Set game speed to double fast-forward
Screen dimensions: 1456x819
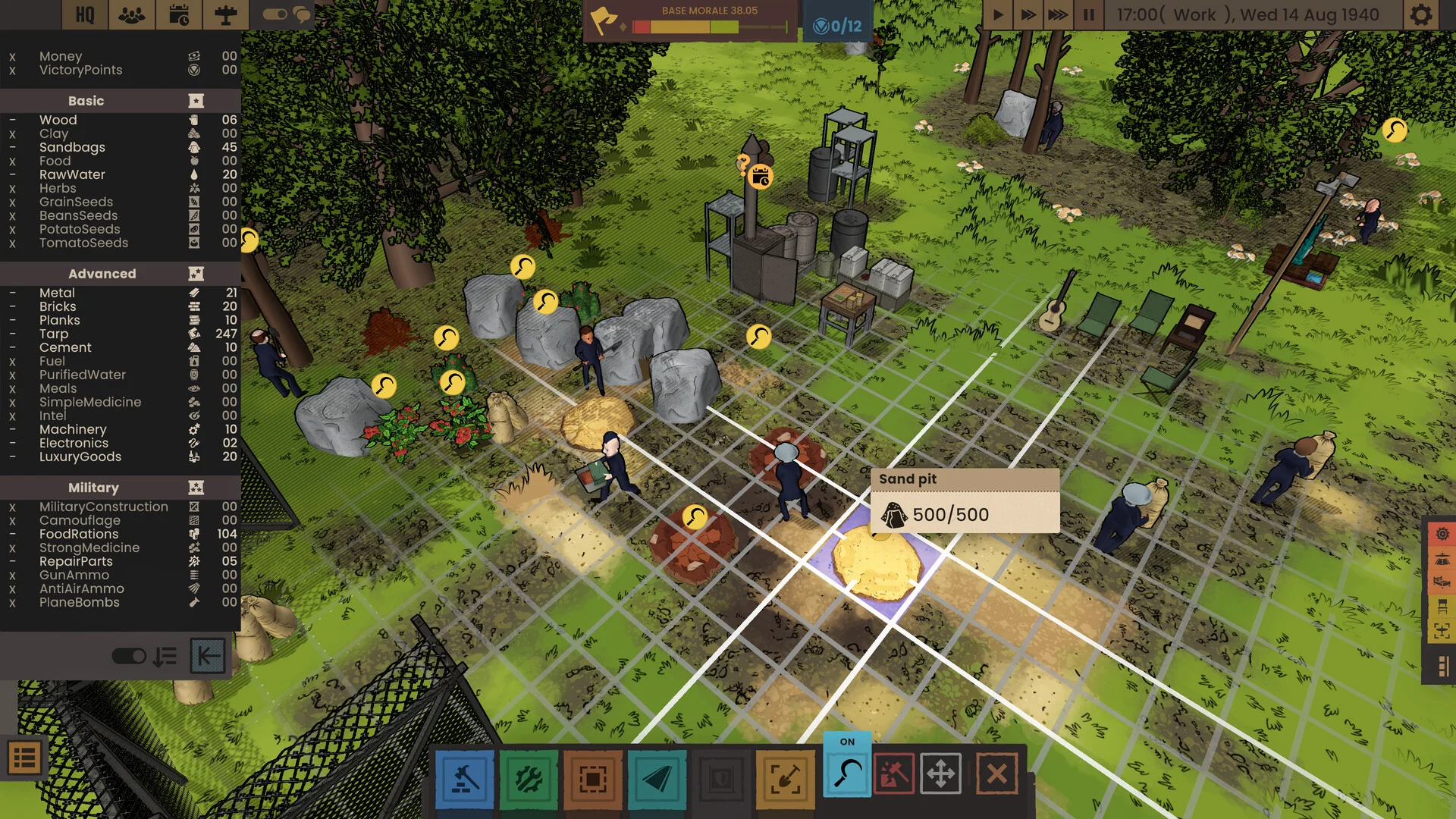click(x=1028, y=15)
